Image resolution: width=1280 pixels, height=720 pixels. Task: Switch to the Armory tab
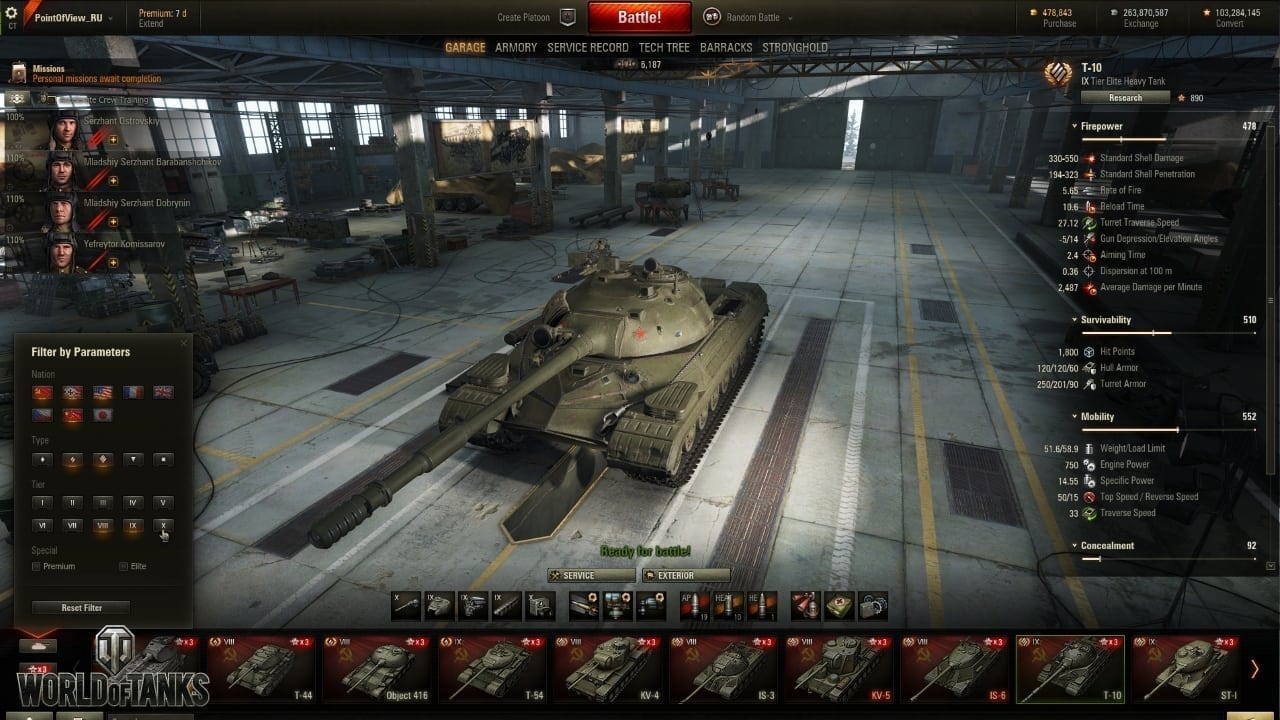click(516, 47)
